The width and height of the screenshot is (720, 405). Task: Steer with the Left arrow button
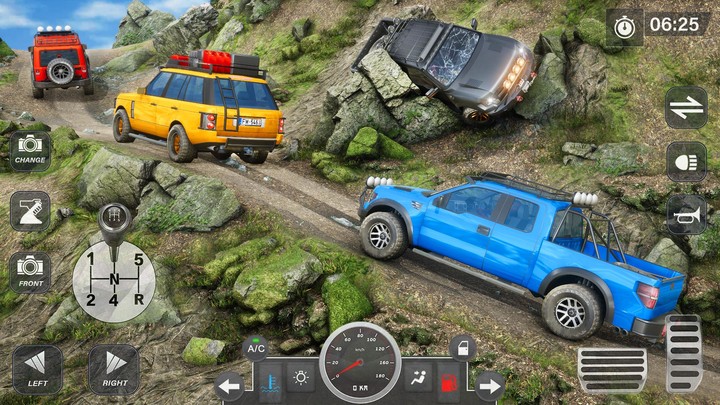37,369
